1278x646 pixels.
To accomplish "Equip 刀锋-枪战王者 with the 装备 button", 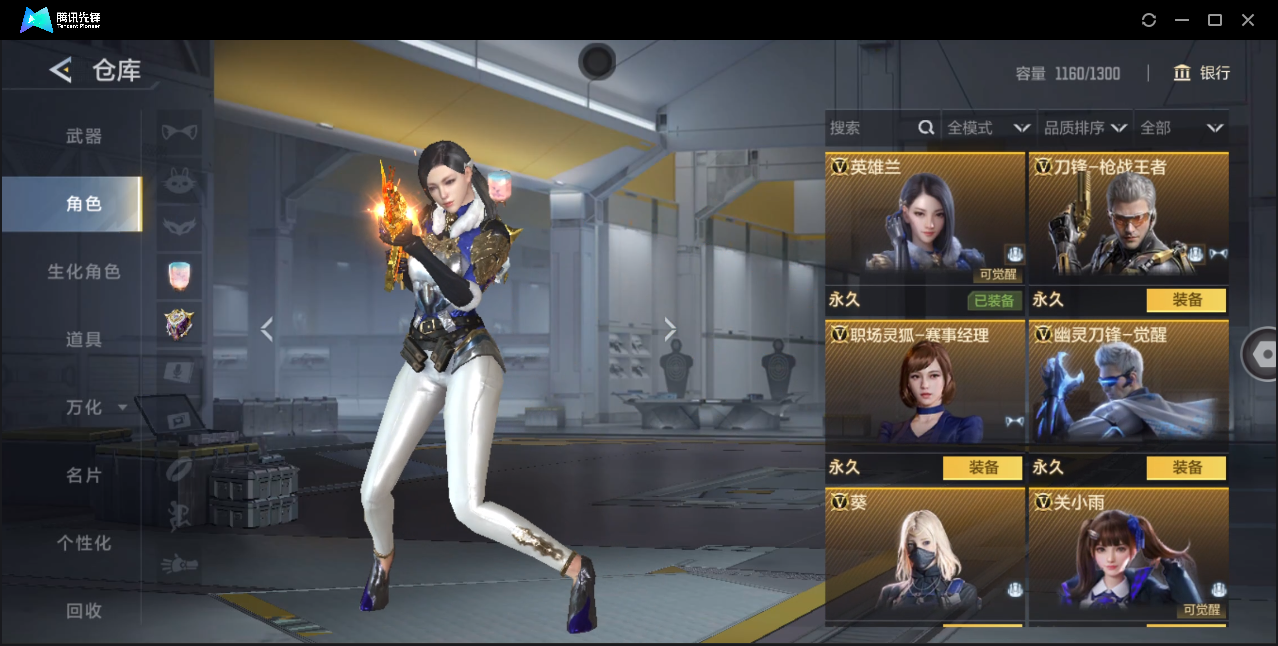I will tap(1186, 300).
